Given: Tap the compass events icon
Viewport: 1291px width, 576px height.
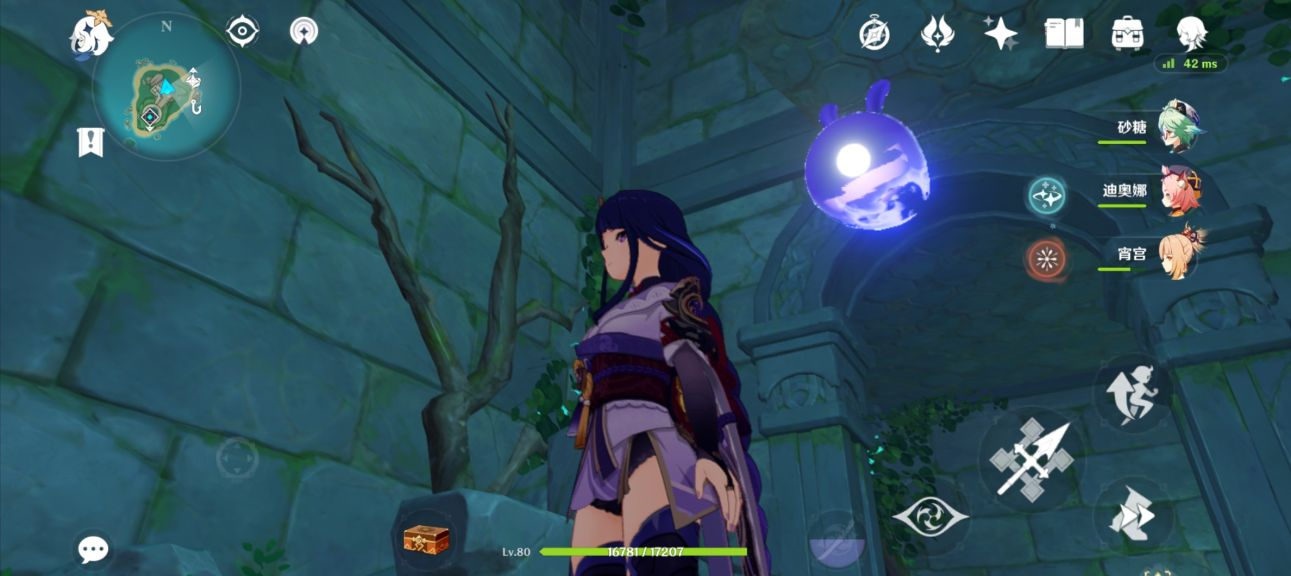Looking at the screenshot, I should click(874, 34).
